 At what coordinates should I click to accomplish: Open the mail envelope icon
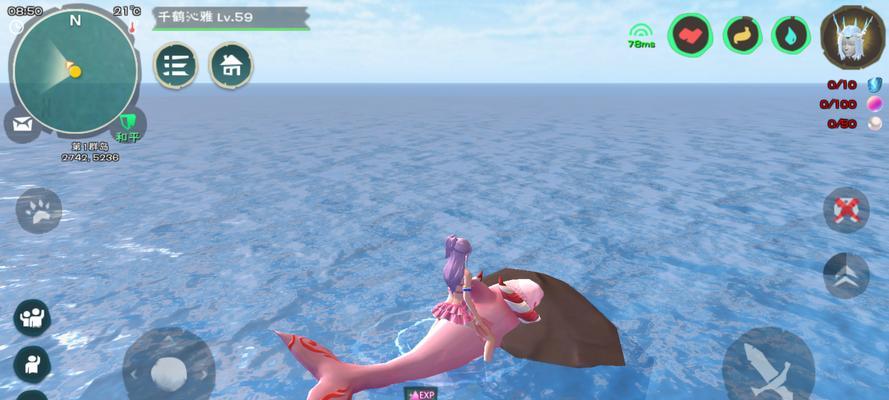click(22, 125)
